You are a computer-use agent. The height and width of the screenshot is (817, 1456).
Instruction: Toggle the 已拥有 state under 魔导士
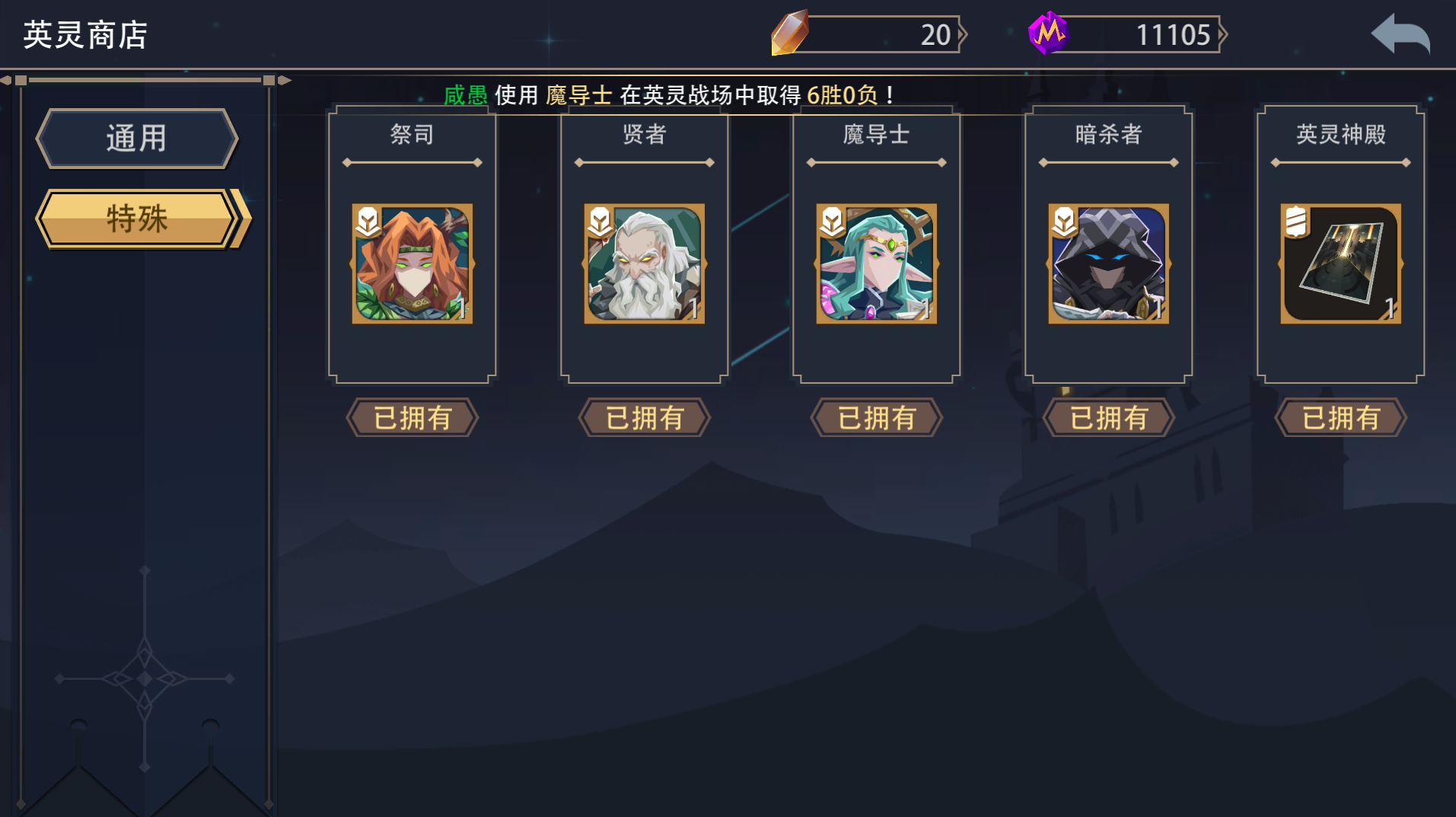(x=876, y=417)
